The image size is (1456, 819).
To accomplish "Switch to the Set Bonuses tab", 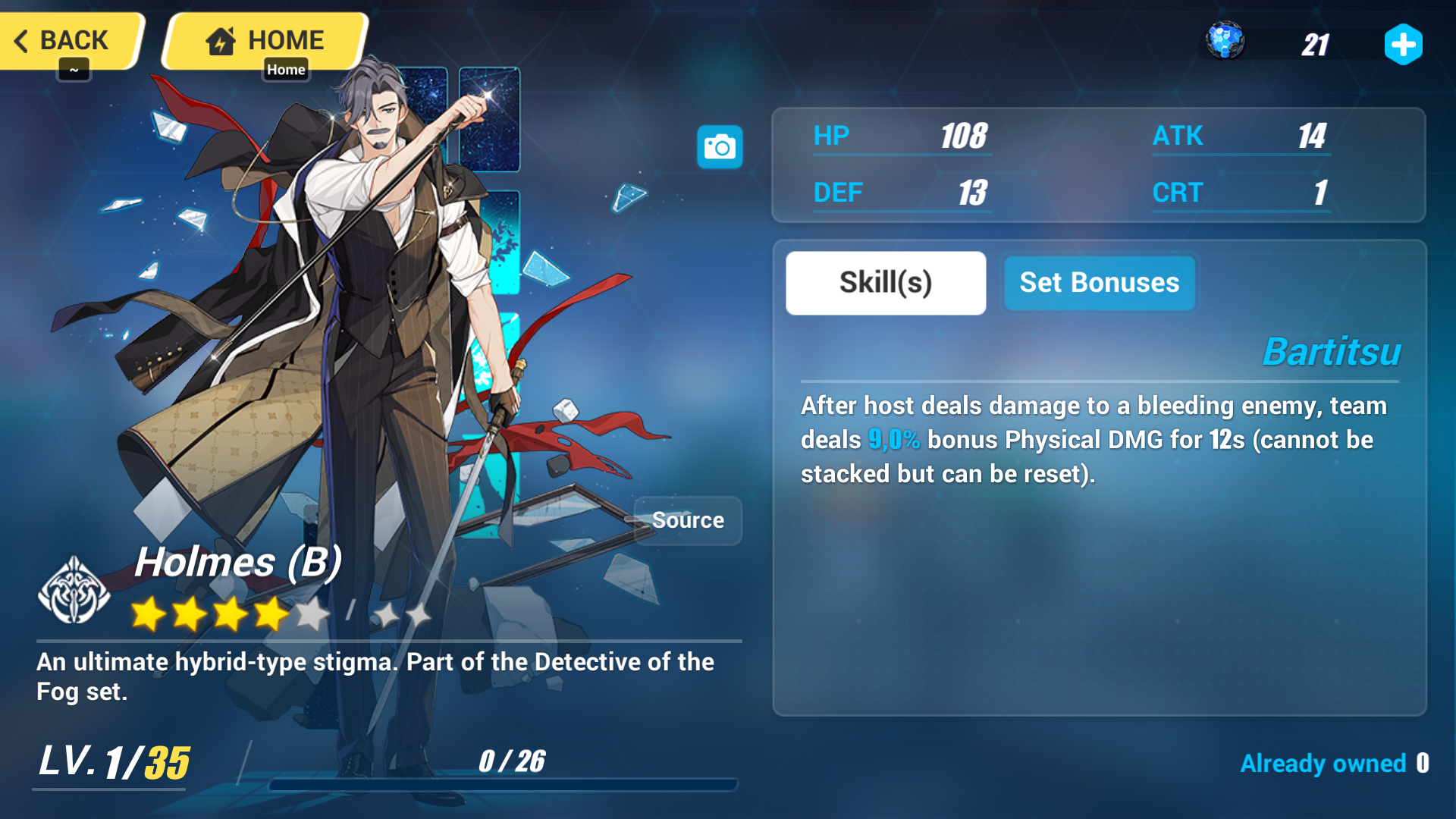I will click(1099, 282).
